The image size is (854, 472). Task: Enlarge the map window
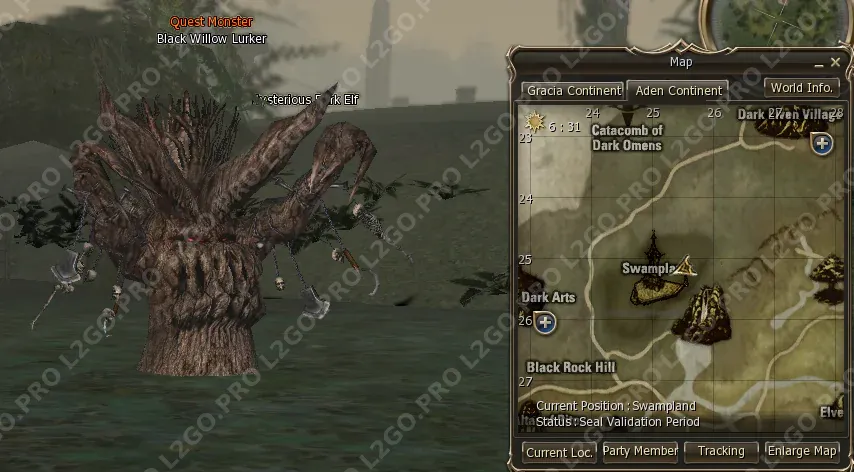pos(801,452)
